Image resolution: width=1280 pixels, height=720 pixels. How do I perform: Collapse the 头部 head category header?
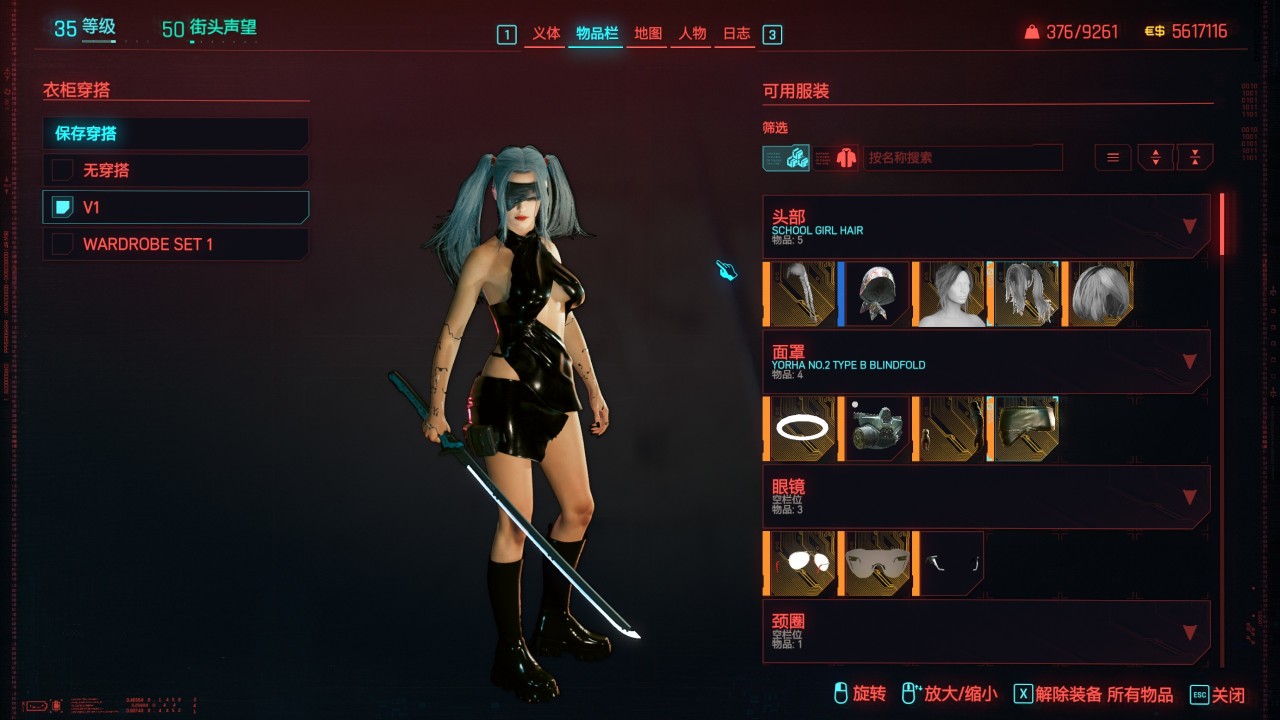point(1189,226)
